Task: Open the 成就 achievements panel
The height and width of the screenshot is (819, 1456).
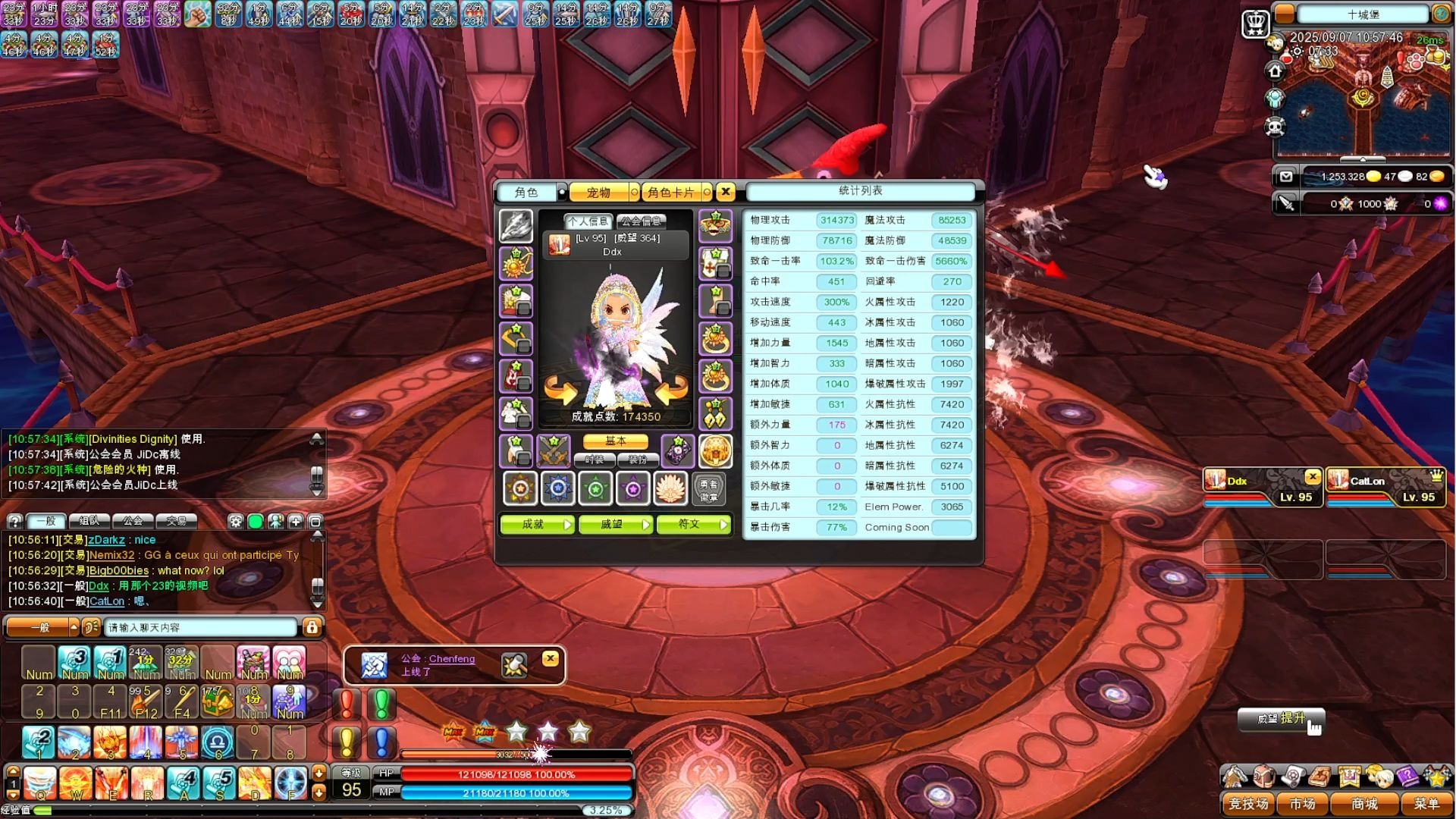Action: pos(537,524)
